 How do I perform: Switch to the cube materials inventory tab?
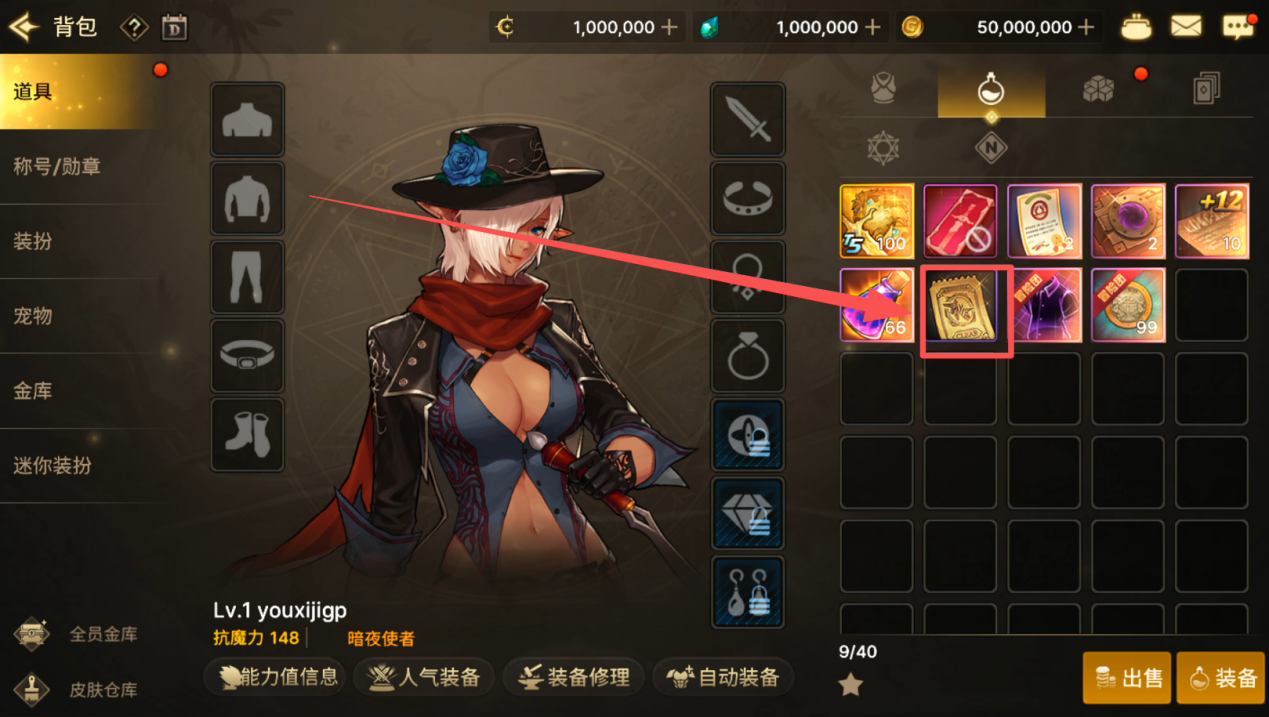(x=1098, y=90)
